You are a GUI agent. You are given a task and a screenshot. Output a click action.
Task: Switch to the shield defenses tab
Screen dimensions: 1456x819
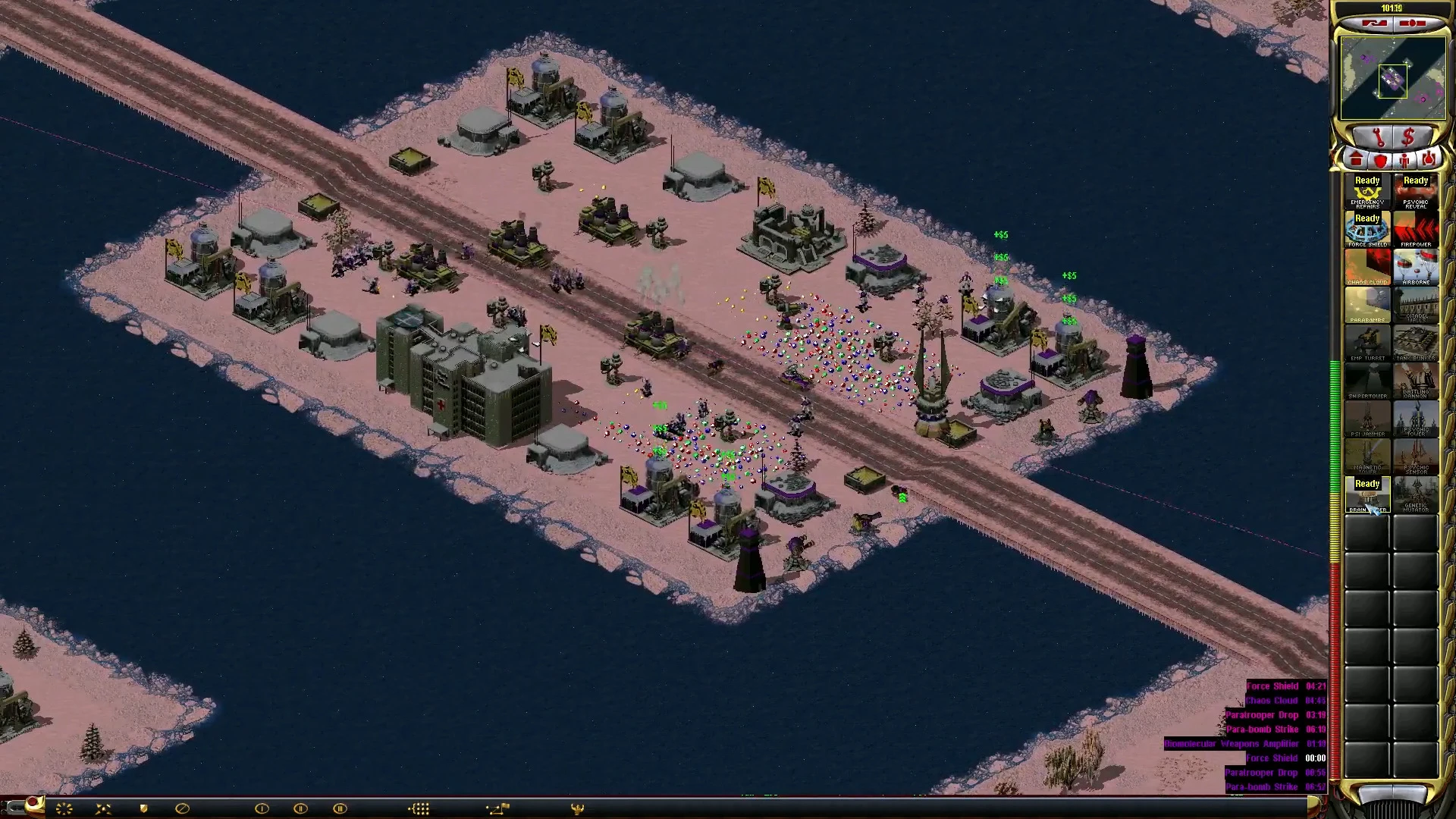[1380, 160]
